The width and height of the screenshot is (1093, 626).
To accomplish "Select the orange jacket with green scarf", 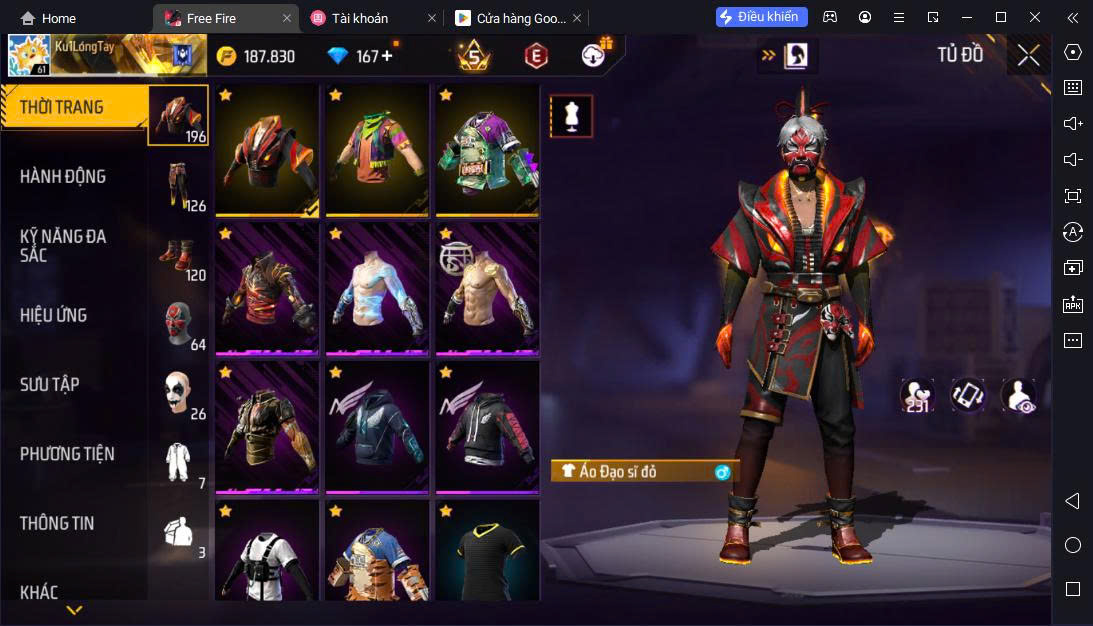I will (377, 149).
